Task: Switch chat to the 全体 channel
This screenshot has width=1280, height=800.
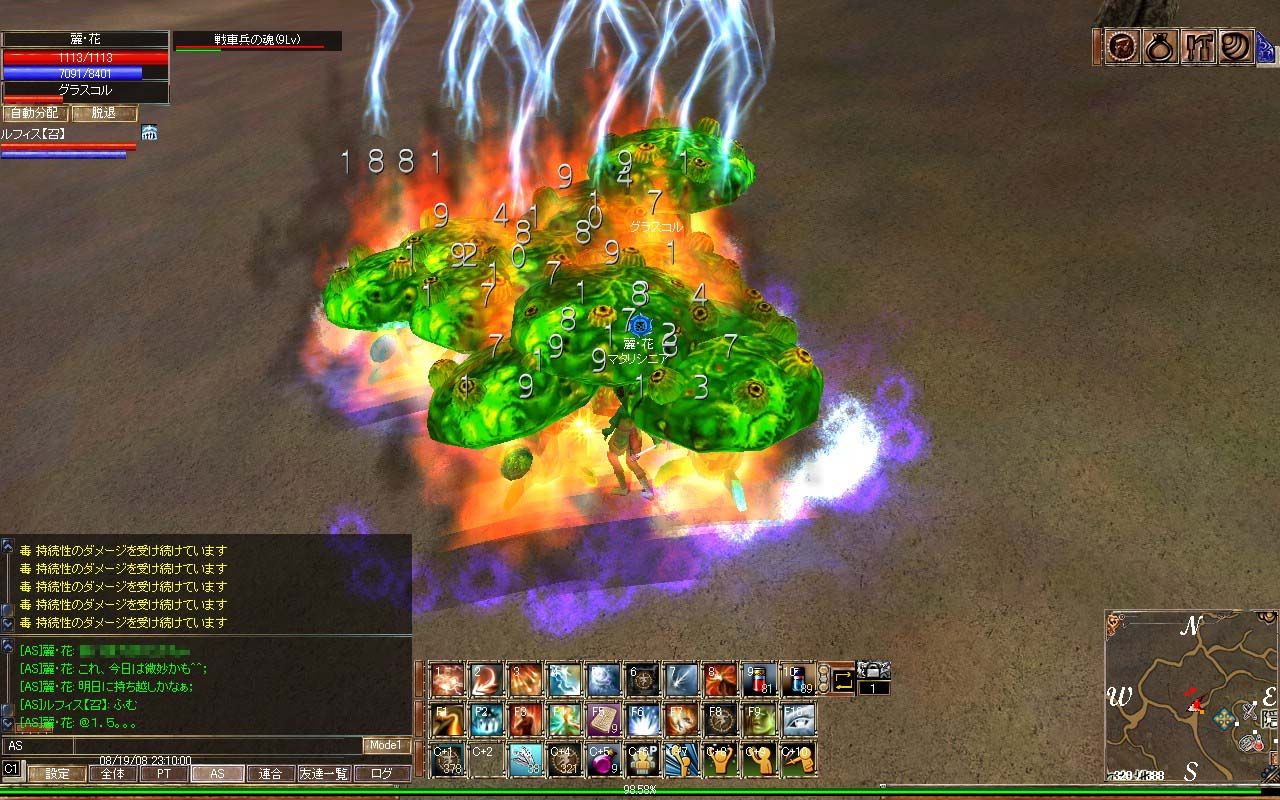Action: point(113,773)
